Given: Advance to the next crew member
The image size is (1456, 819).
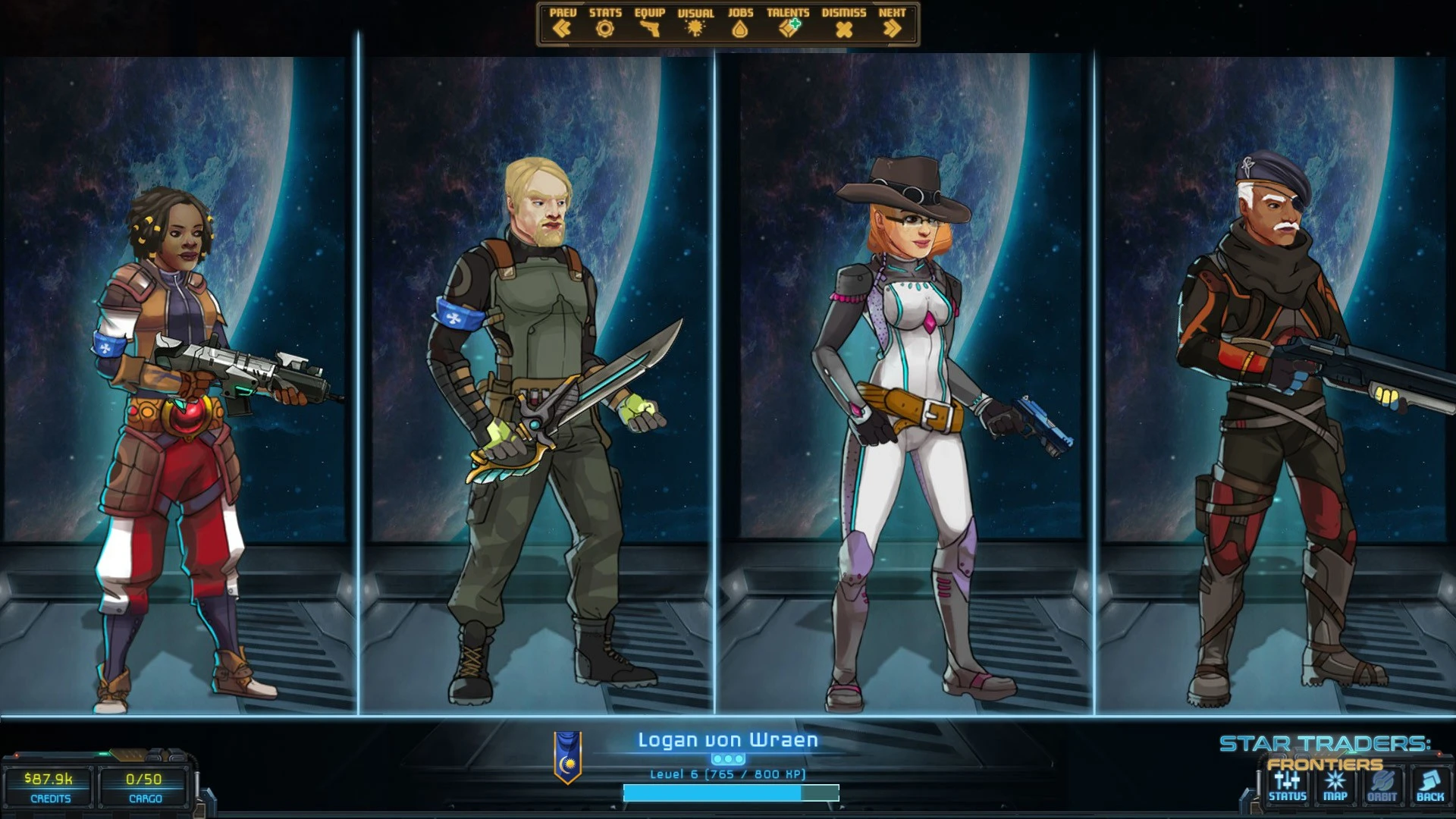Looking at the screenshot, I should click(x=892, y=24).
